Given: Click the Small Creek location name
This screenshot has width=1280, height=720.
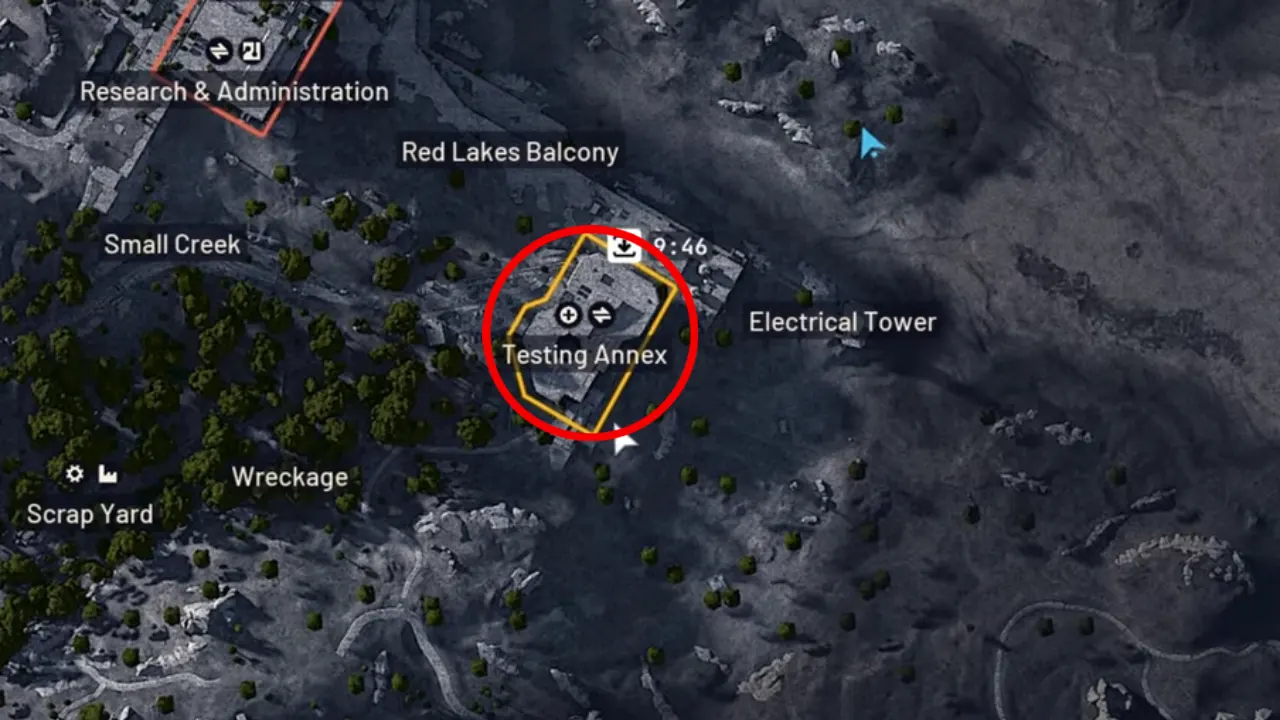Looking at the screenshot, I should pyautogui.click(x=171, y=244).
